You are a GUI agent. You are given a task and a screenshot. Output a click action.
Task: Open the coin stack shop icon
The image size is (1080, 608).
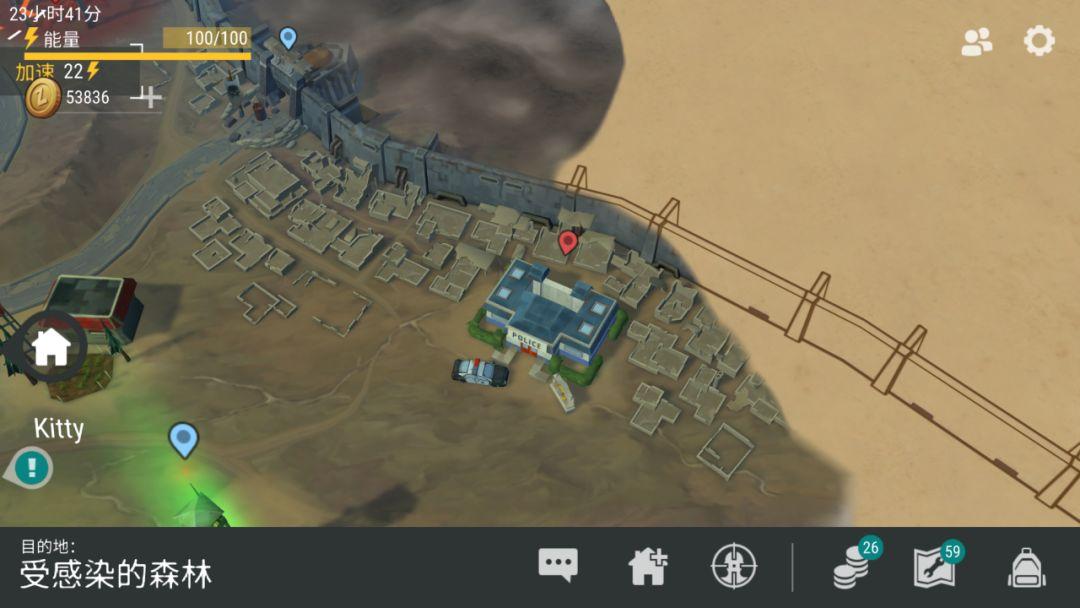(x=852, y=568)
